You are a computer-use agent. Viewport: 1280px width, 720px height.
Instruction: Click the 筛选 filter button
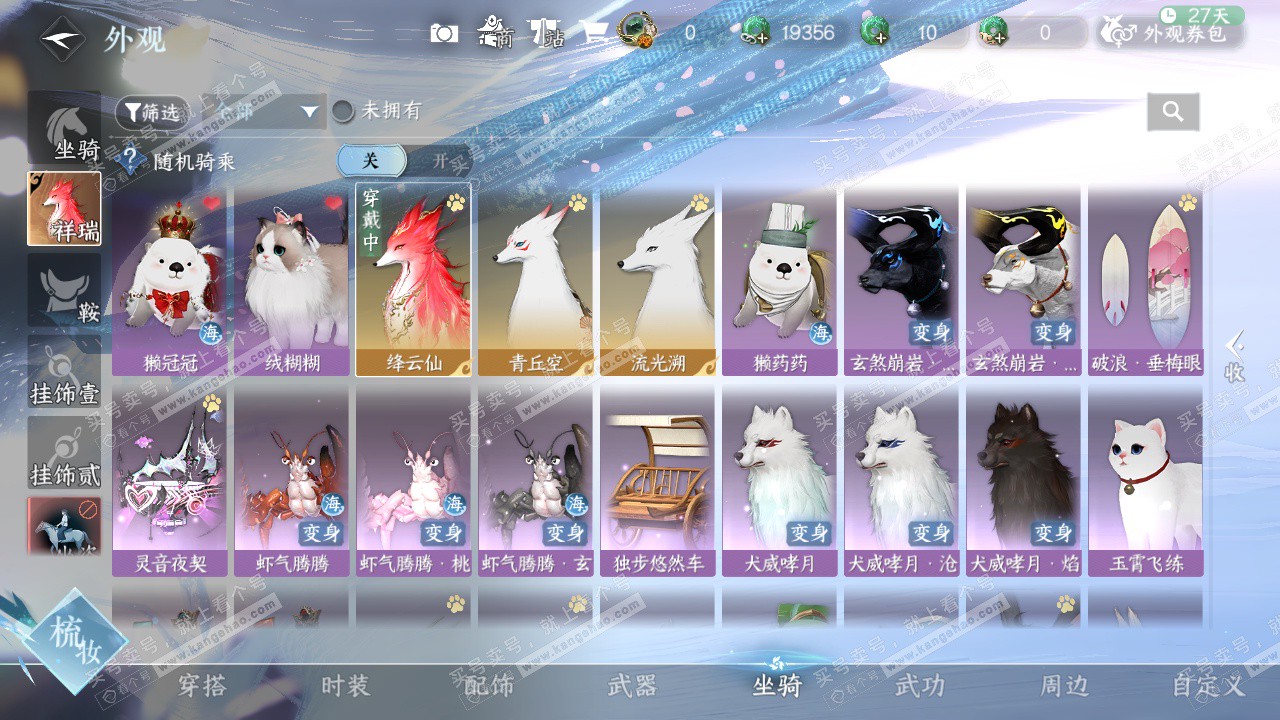tap(152, 112)
